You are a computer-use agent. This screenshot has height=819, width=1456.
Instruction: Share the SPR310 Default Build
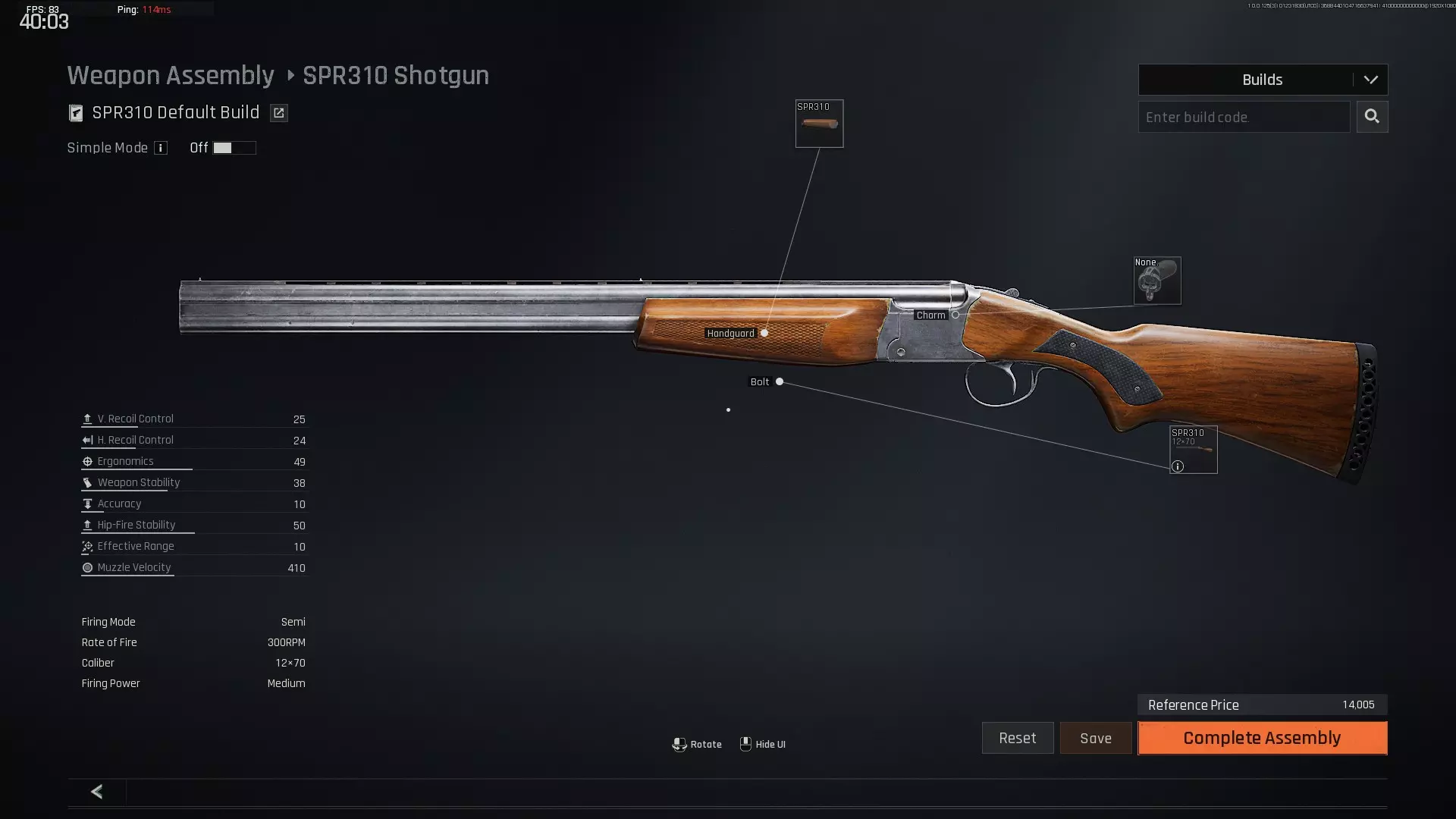click(x=279, y=113)
